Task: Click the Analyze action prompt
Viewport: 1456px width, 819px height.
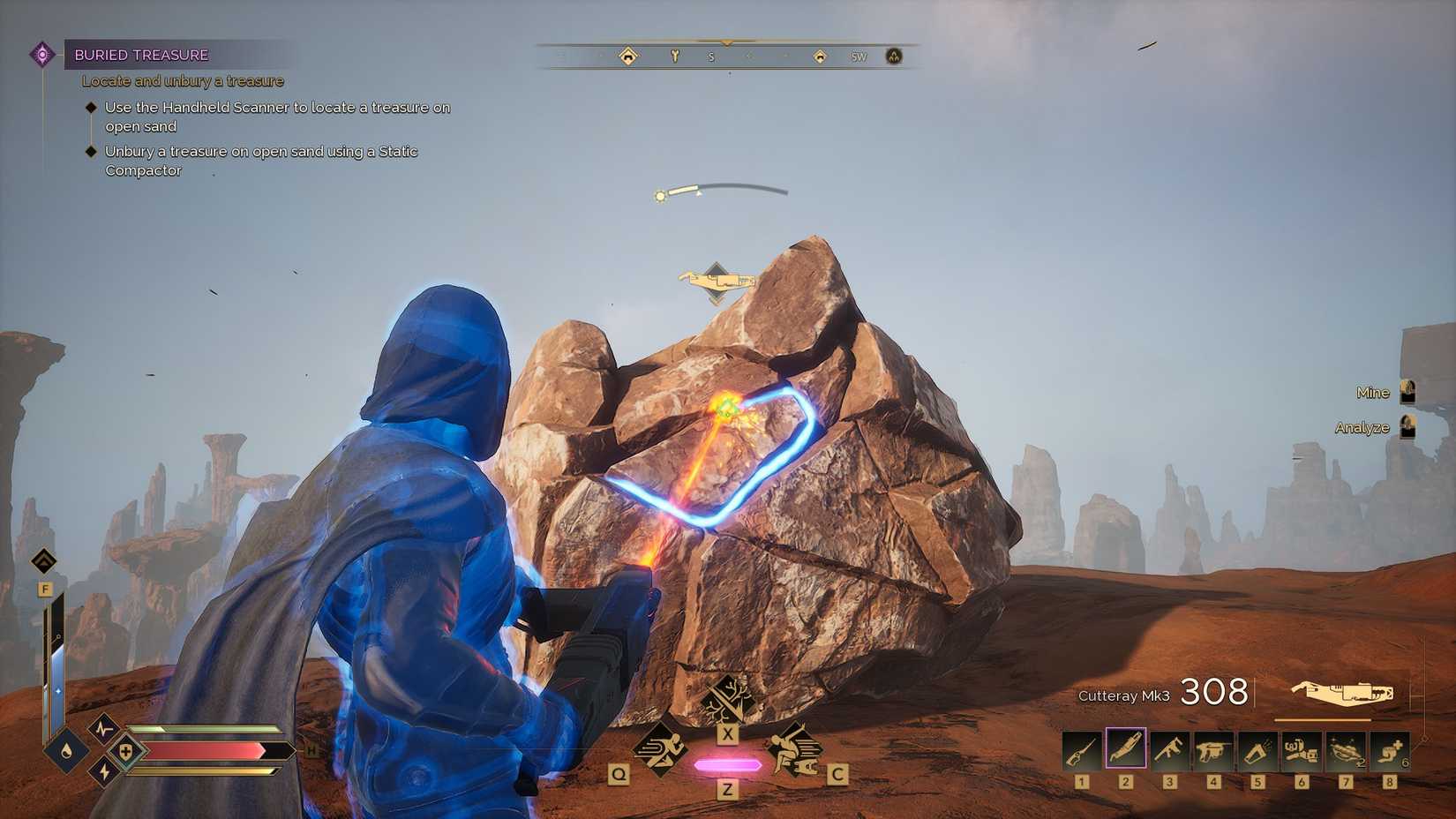Action: (1362, 428)
